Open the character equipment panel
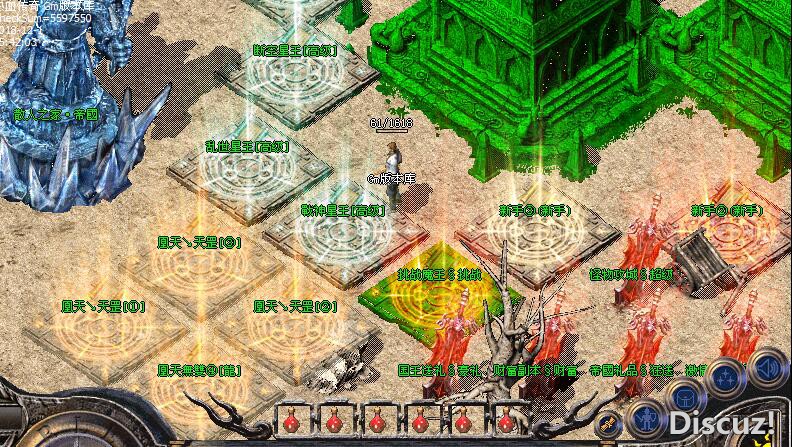The width and height of the screenshot is (792, 447). tap(647, 417)
